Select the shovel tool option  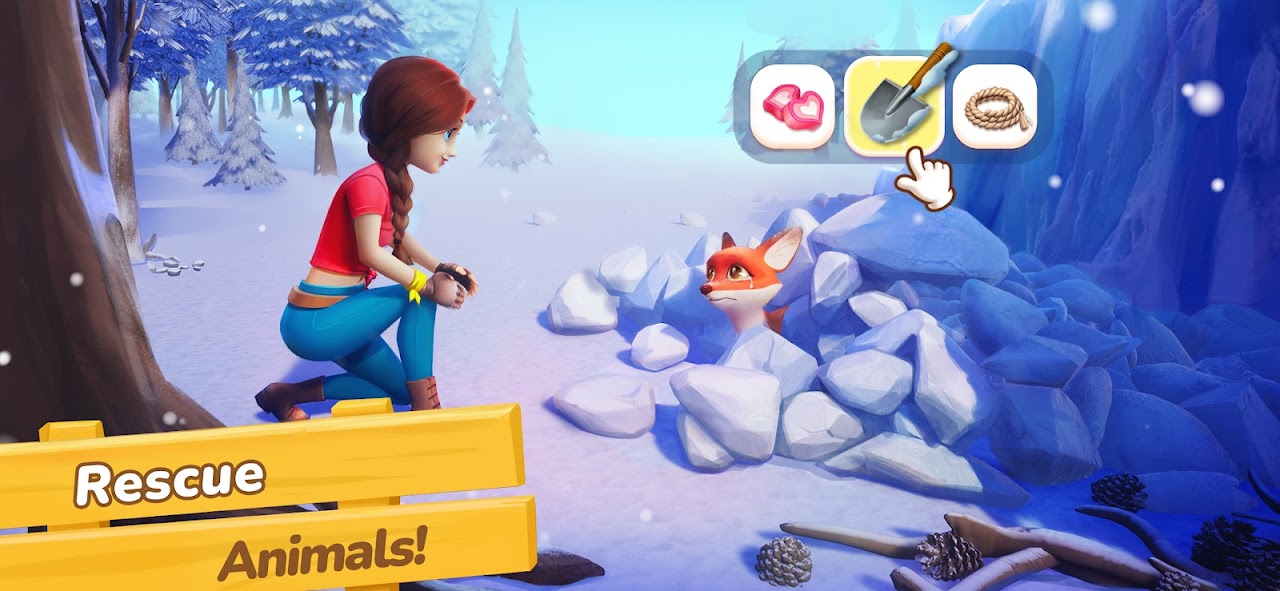click(x=893, y=106)
